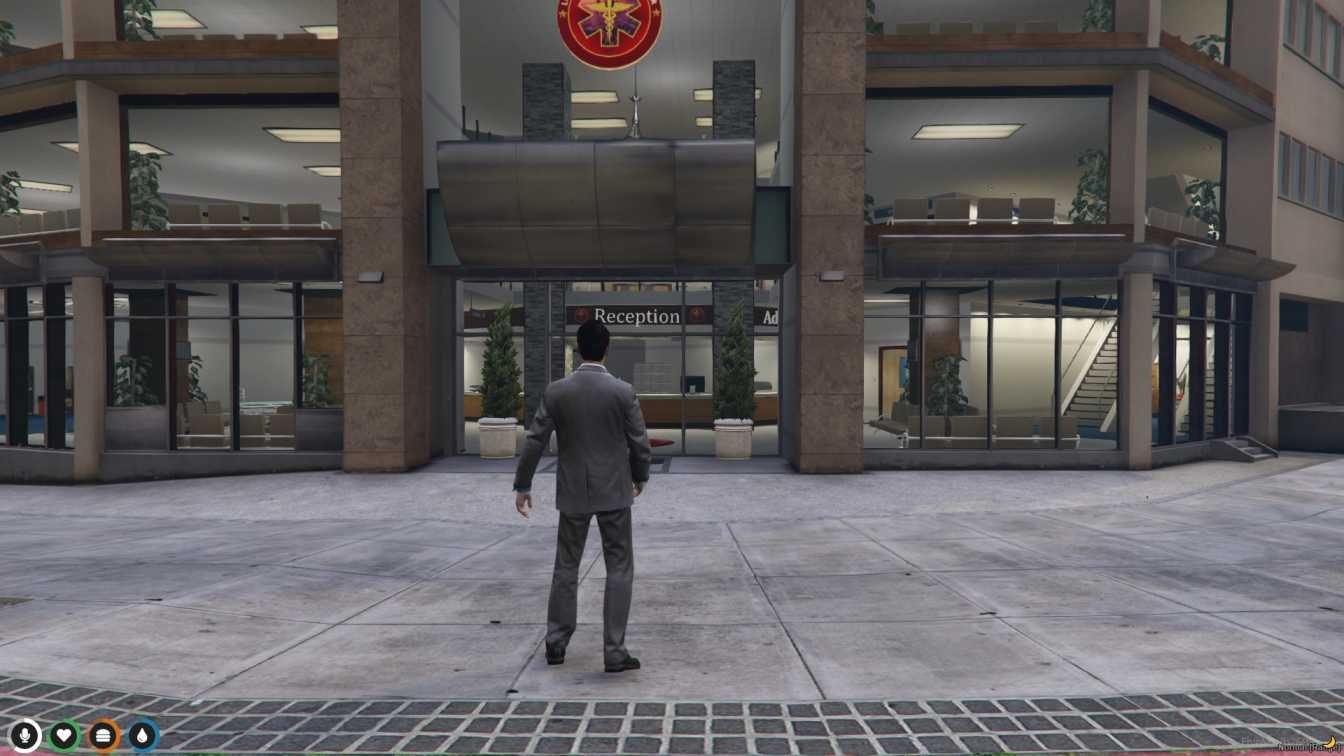1344x756 pixels.
Task: Click the orange burger hunger icon
Action: 104,736
